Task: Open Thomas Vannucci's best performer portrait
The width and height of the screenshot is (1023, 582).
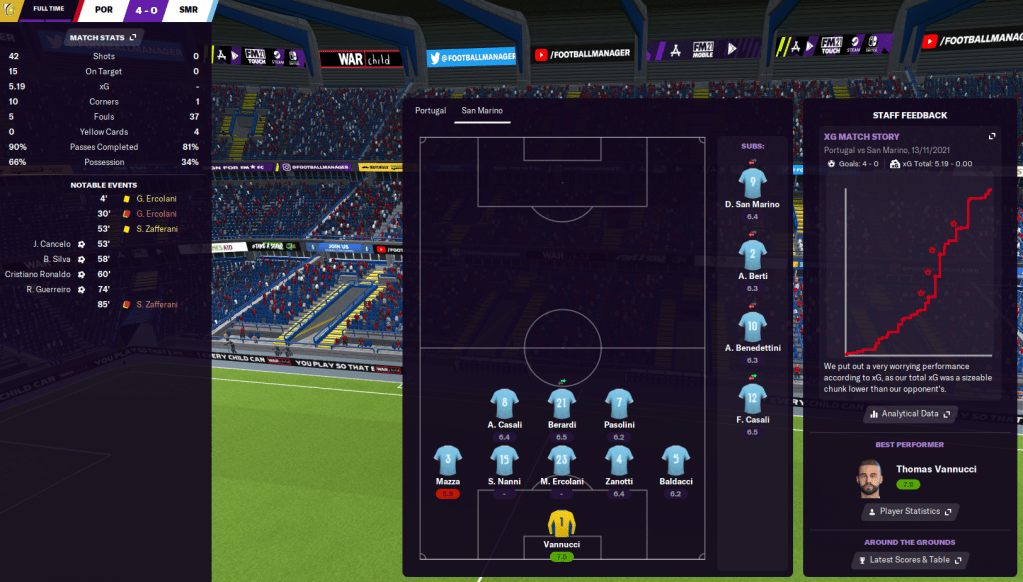Action: click(870, 478)
